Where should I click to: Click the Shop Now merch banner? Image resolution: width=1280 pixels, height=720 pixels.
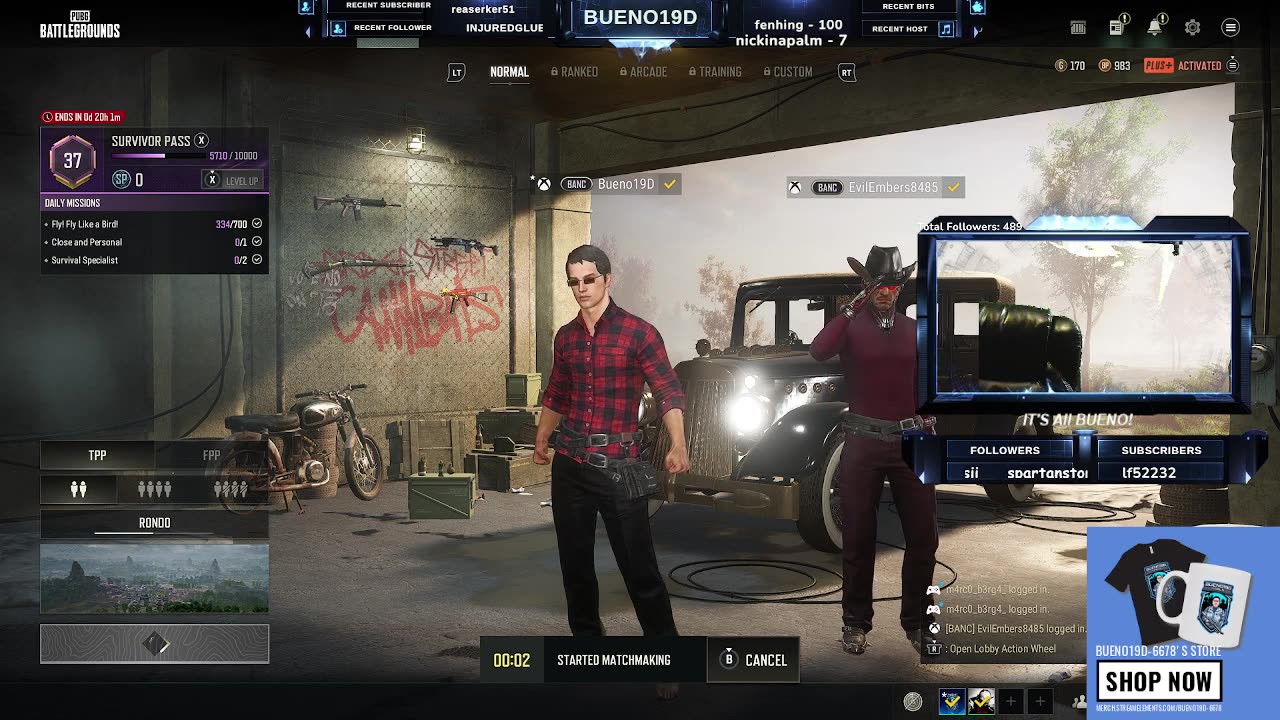[x=1158, y=681]
